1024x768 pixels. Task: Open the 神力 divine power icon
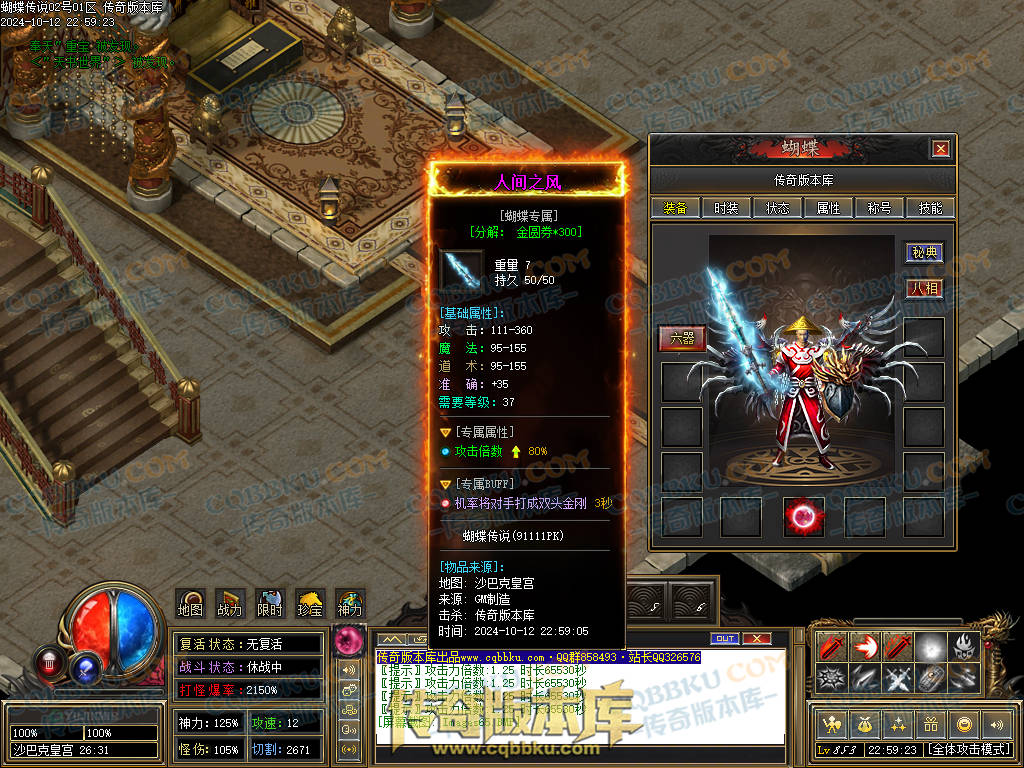349,602
